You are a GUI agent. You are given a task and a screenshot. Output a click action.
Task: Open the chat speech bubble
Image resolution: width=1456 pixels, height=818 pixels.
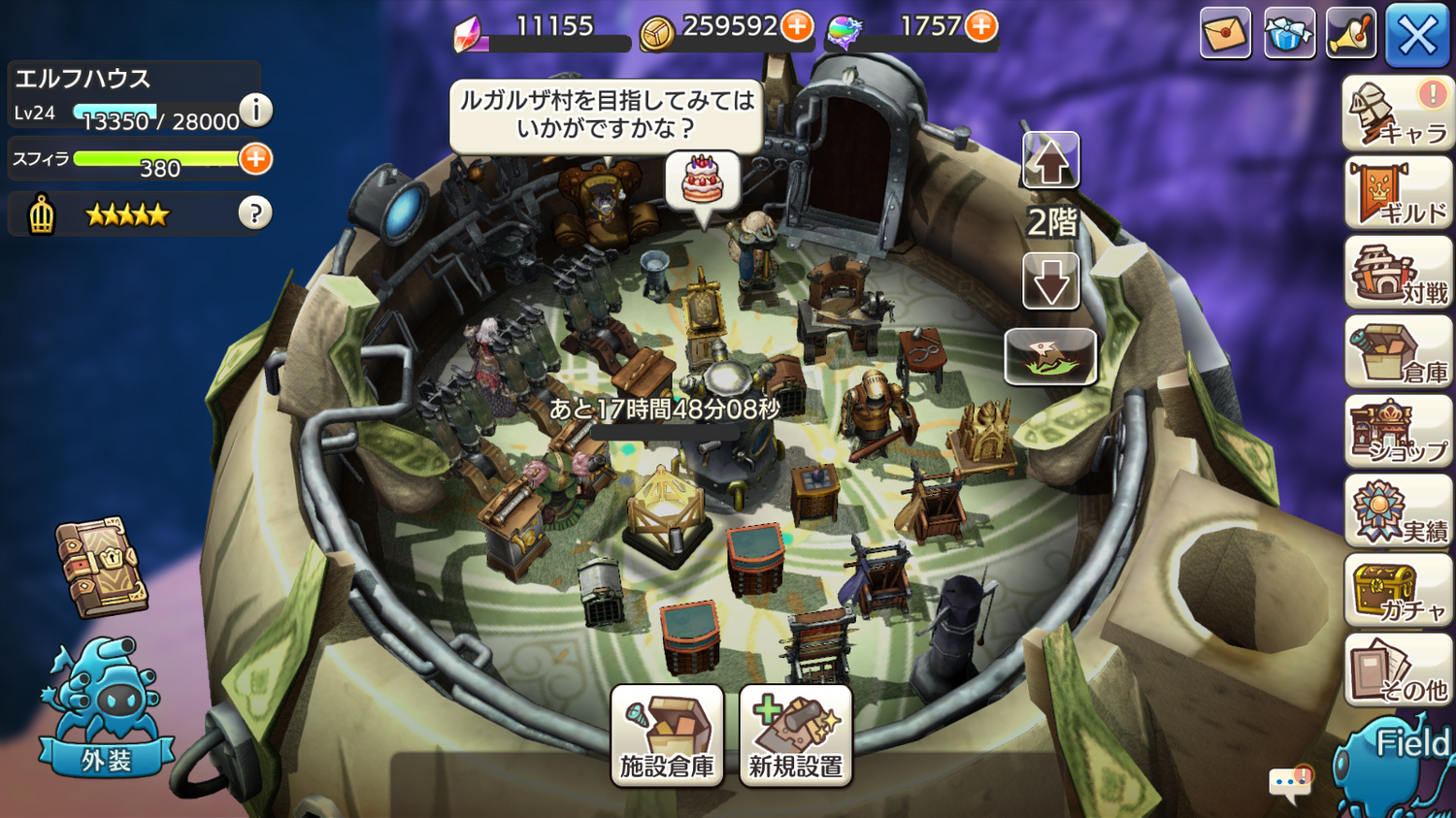pos(1290,782)
